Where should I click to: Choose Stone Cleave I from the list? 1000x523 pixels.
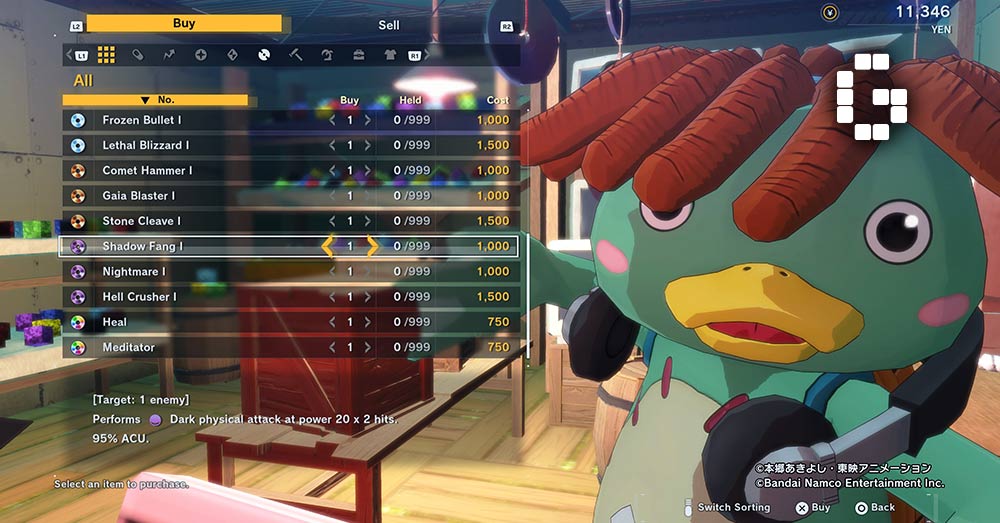click(x=141, y=221)
